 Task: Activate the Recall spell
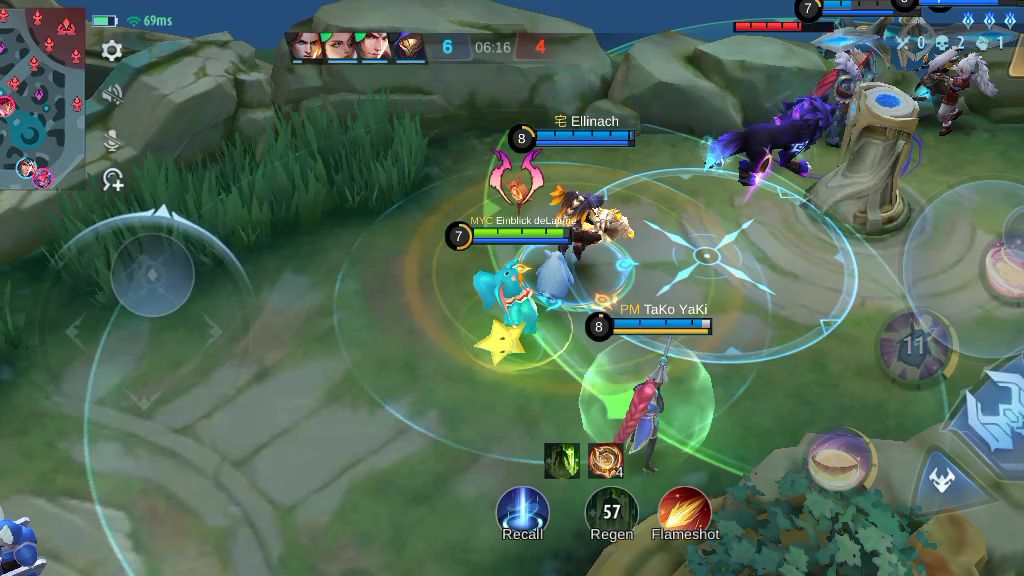point(522,510)
